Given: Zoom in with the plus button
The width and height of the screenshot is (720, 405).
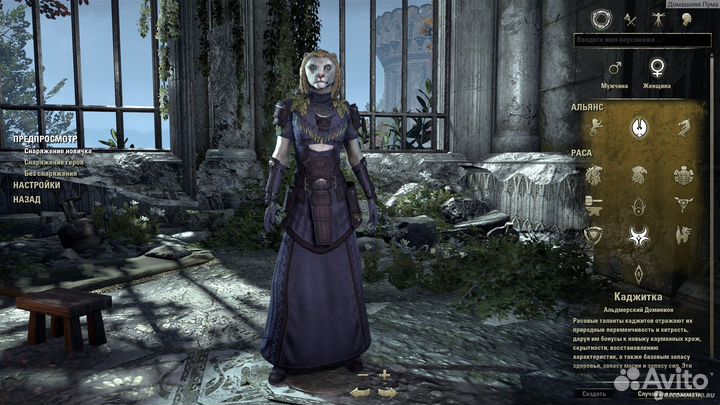Looking at the screenshot, I should click(x=384, y=375).
